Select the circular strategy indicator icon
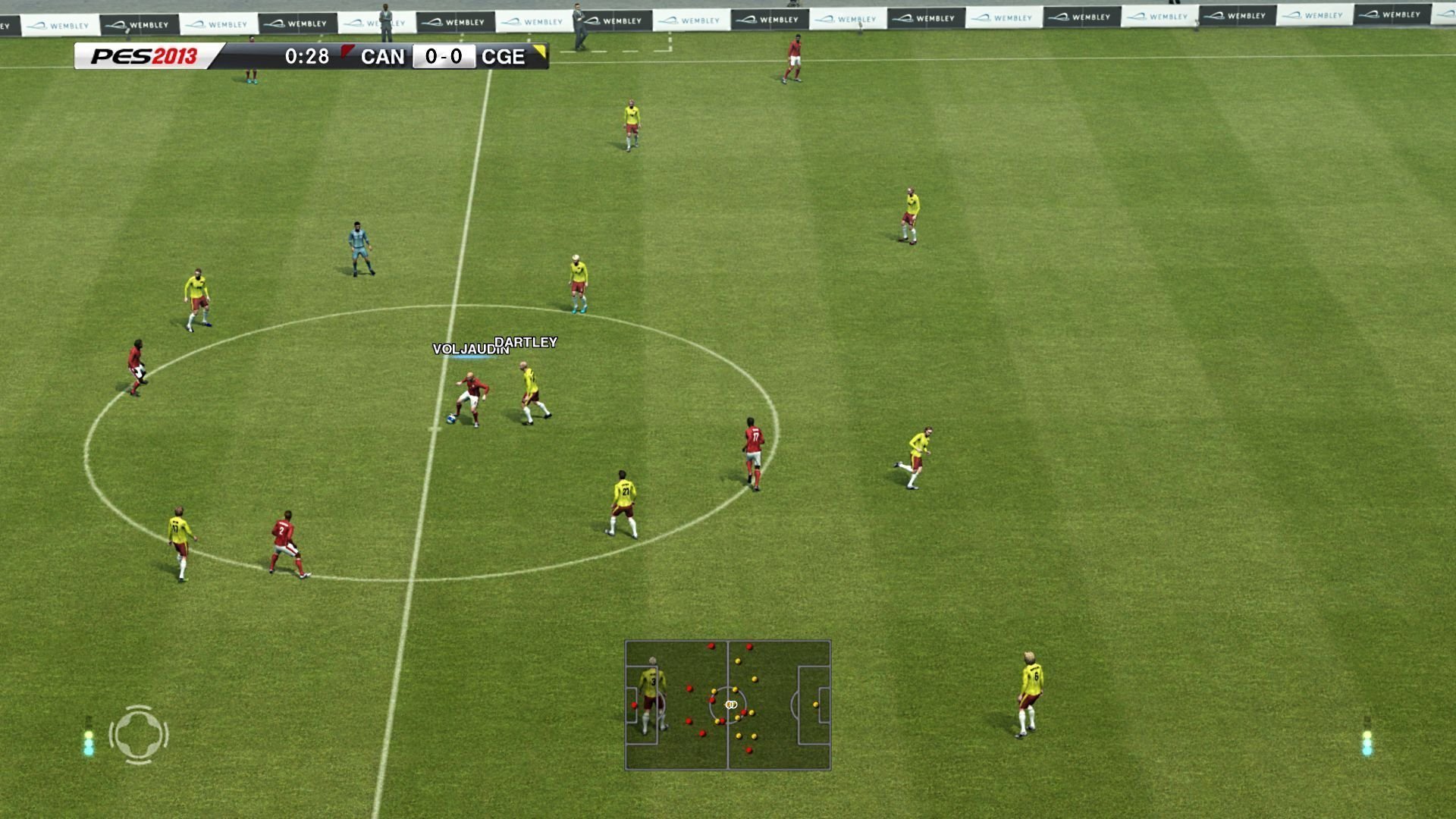The image size is (1456, 819). (x=139, y=734)
